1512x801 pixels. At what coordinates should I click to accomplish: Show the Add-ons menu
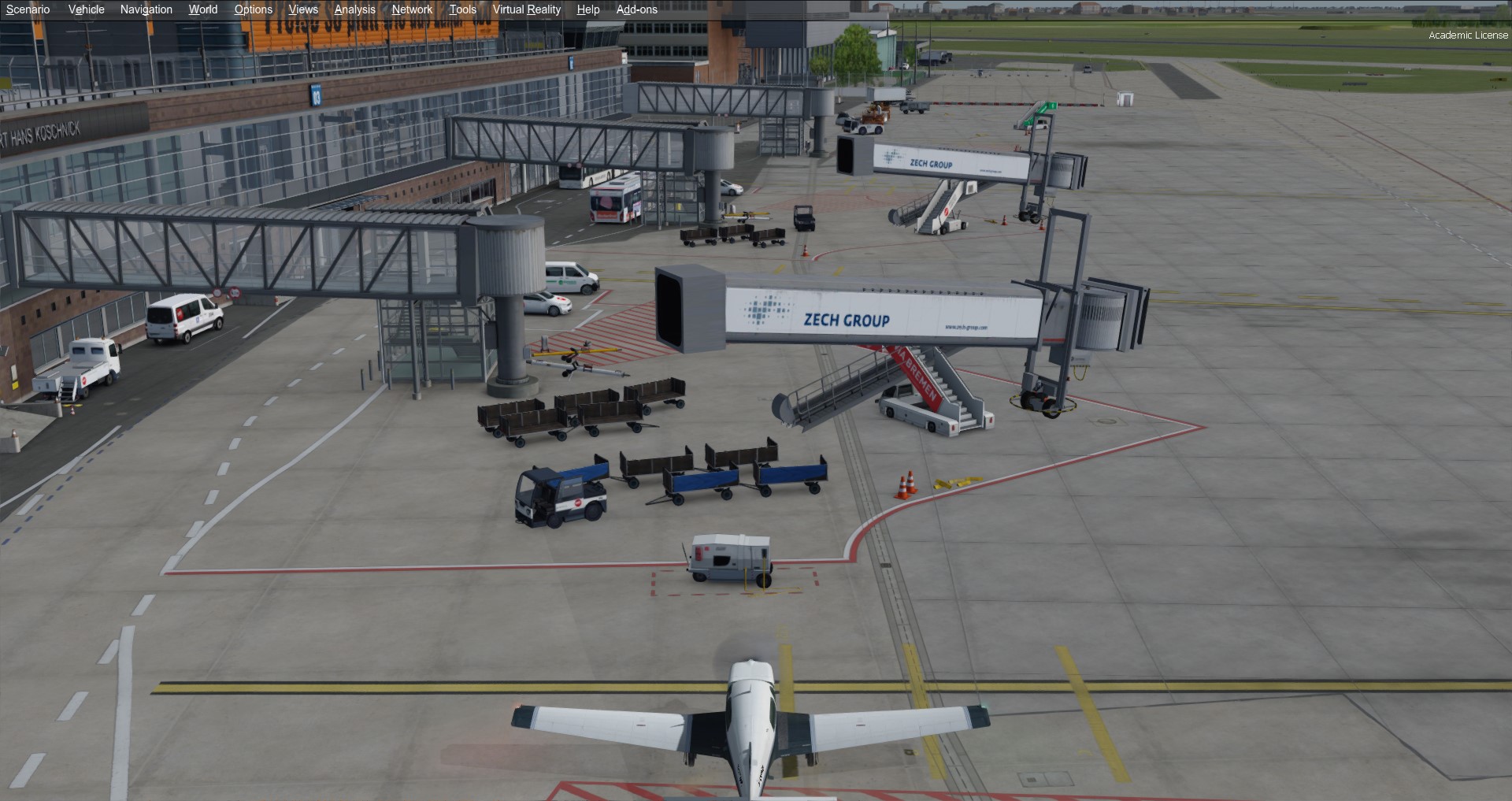(636, 9)
